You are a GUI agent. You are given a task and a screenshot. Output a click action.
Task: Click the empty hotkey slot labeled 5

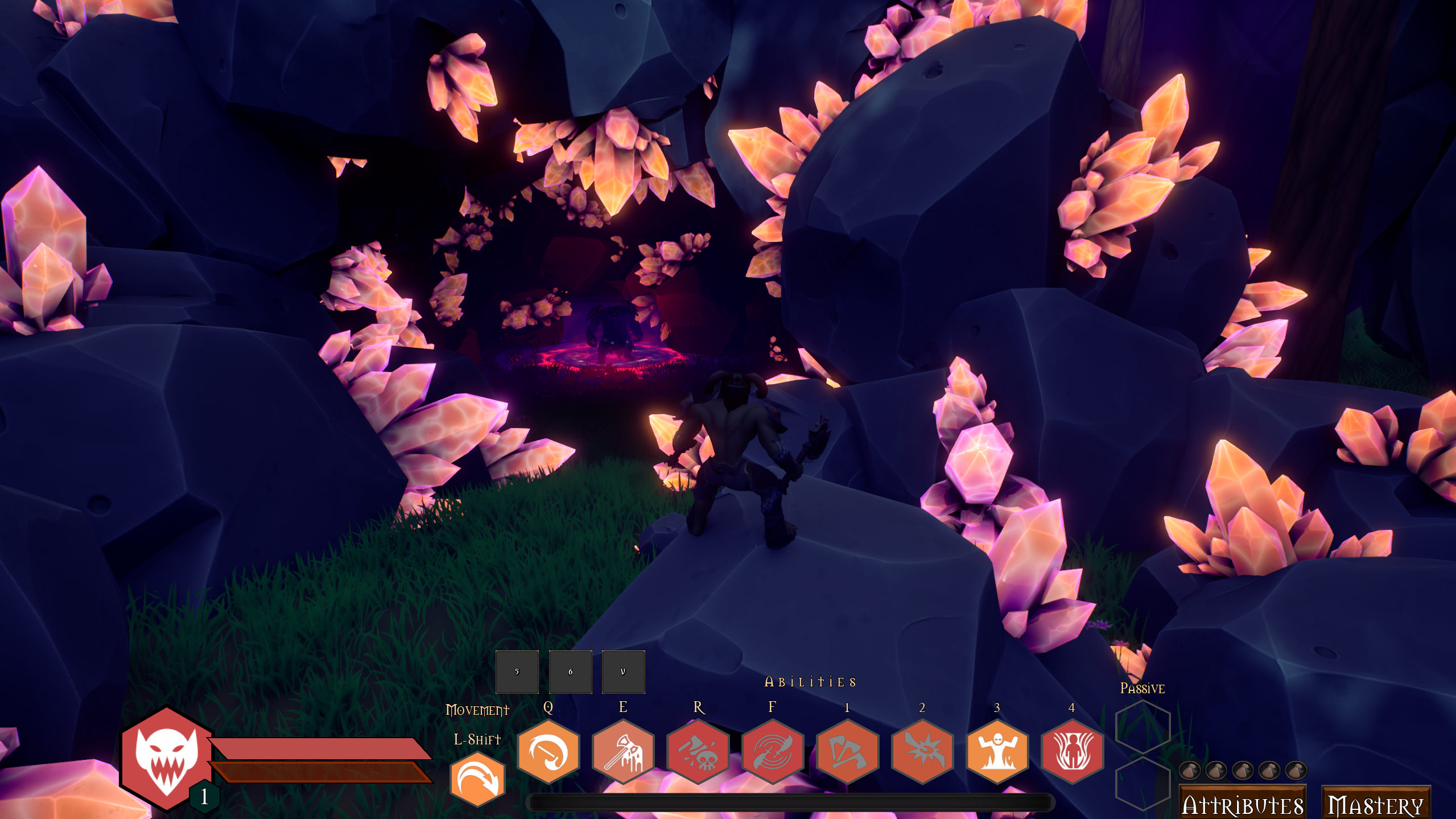click(x=517, y=672)
